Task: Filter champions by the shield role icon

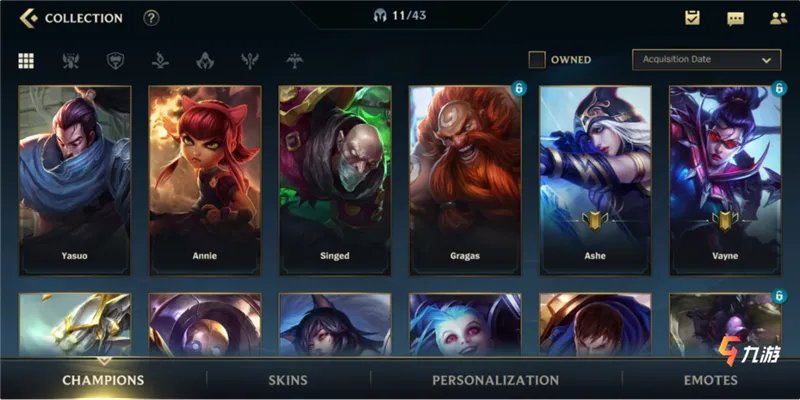Action: [114, 60]
